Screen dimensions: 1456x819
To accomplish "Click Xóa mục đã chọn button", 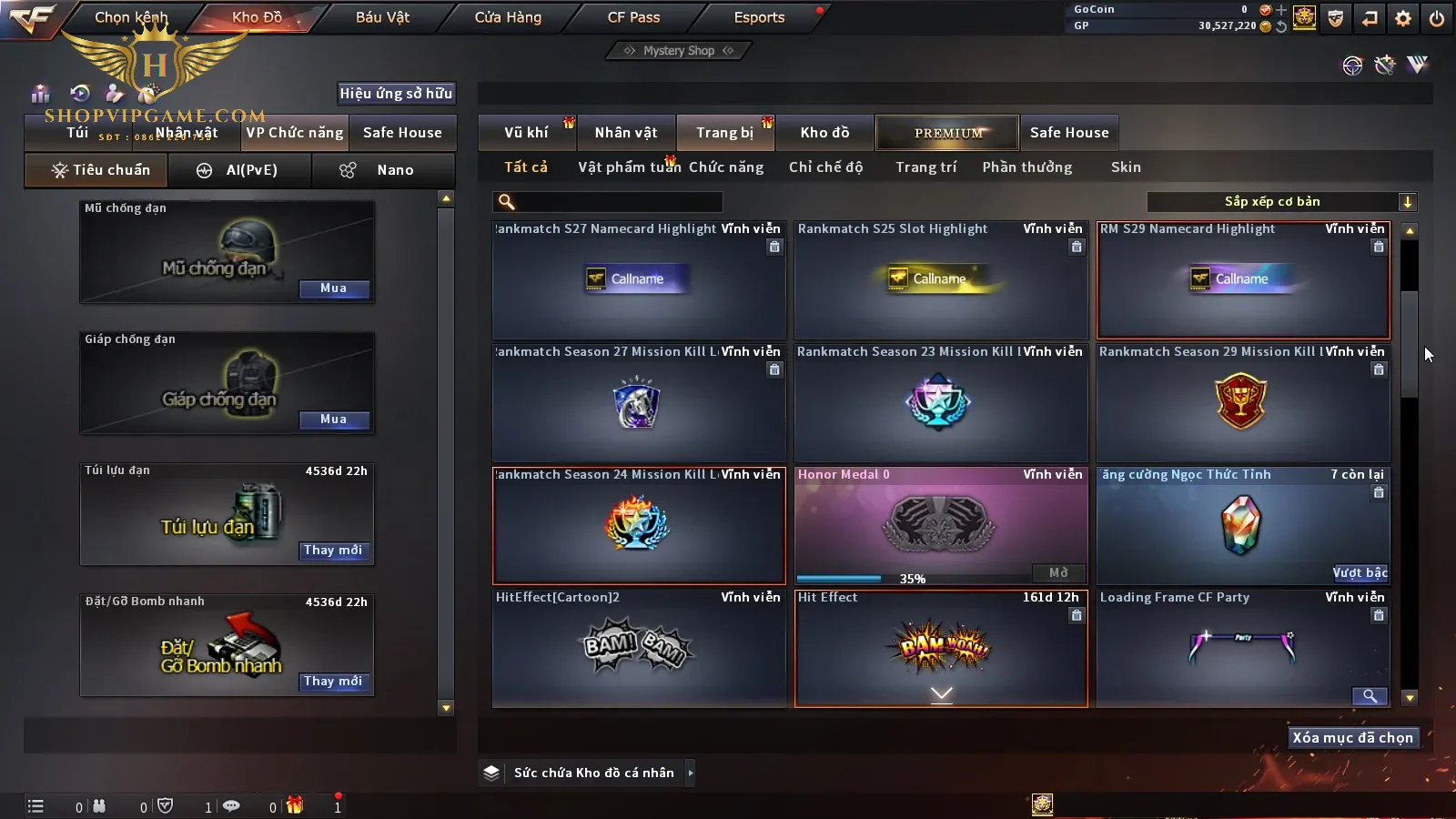I will 1352,738.
